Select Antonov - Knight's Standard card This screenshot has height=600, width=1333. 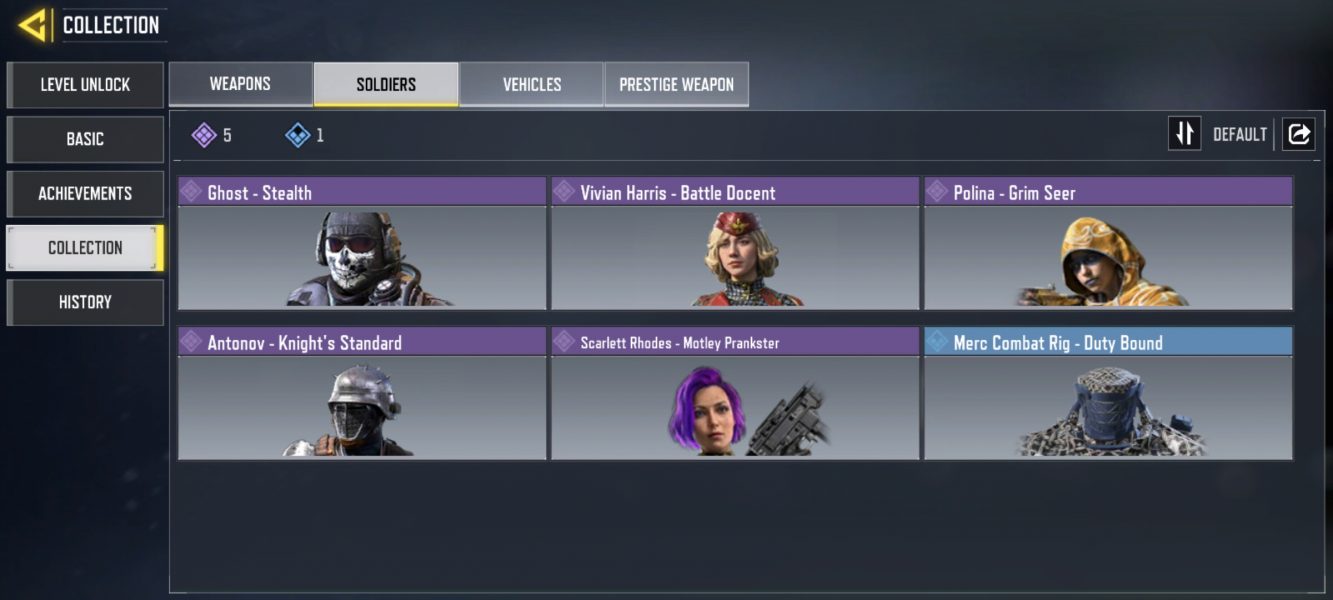coord(362,393)
